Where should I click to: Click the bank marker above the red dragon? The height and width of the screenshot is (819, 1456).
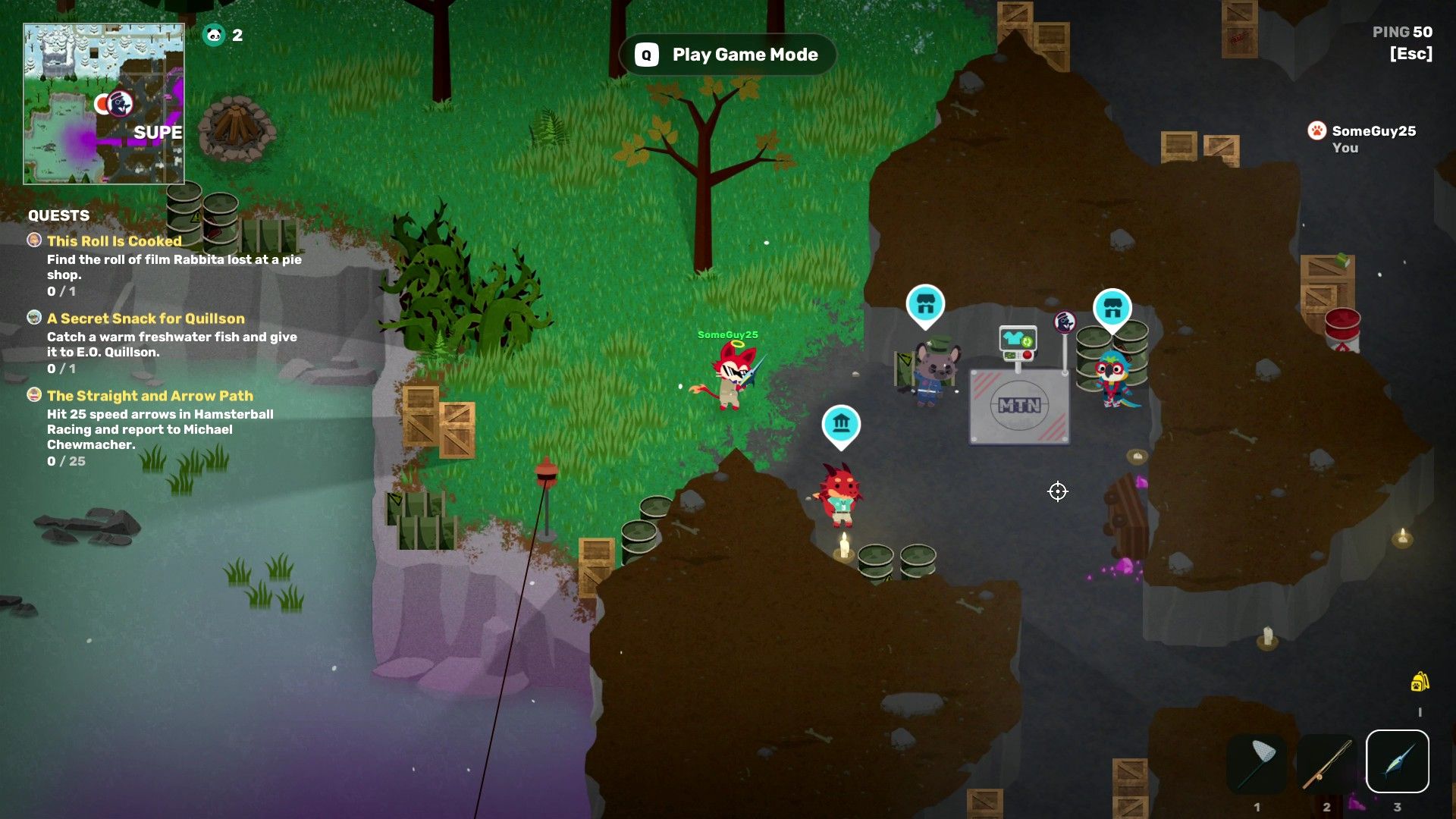click(841, 423)
